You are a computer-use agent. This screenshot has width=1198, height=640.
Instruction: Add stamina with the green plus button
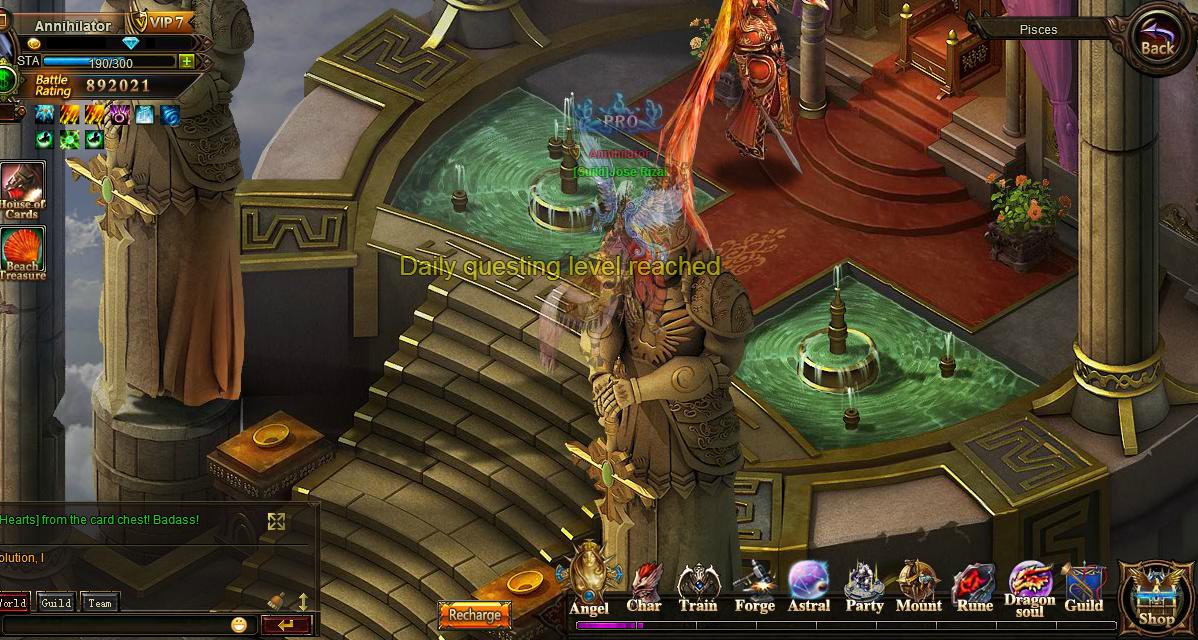[186, 61]
